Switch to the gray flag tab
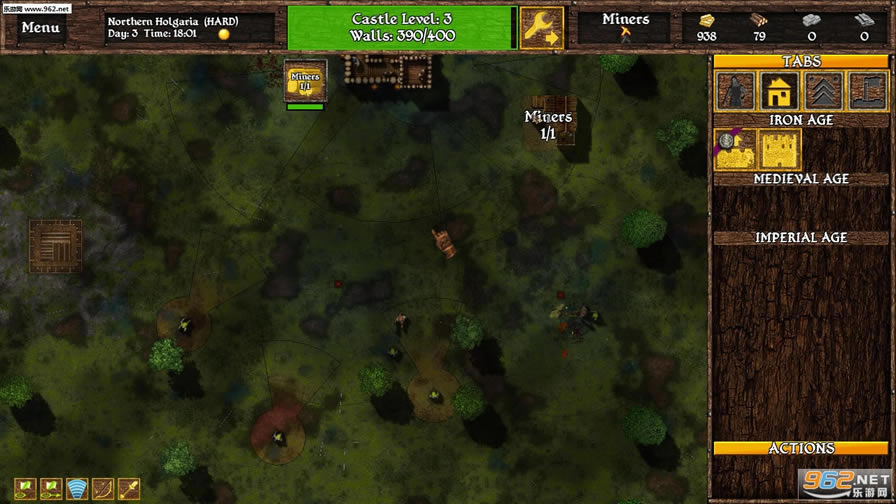The height and width of the screenshot is (504, 896). [x=867, y=91]
